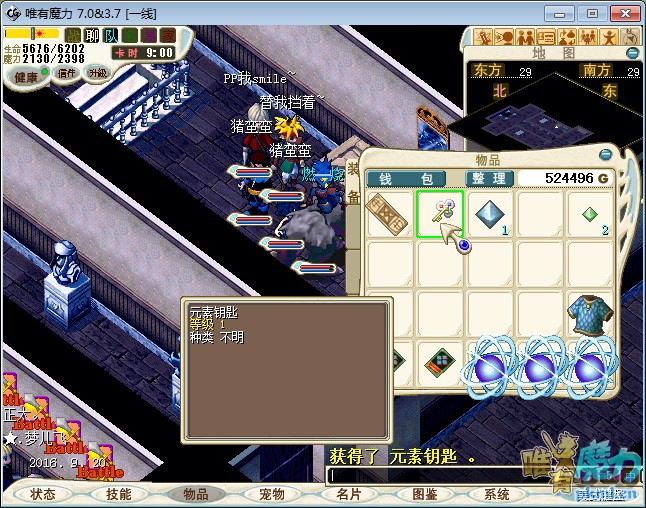Open the 系统 system menu
The height and width of the screenshot is (508, 646).
click(497, 494)
